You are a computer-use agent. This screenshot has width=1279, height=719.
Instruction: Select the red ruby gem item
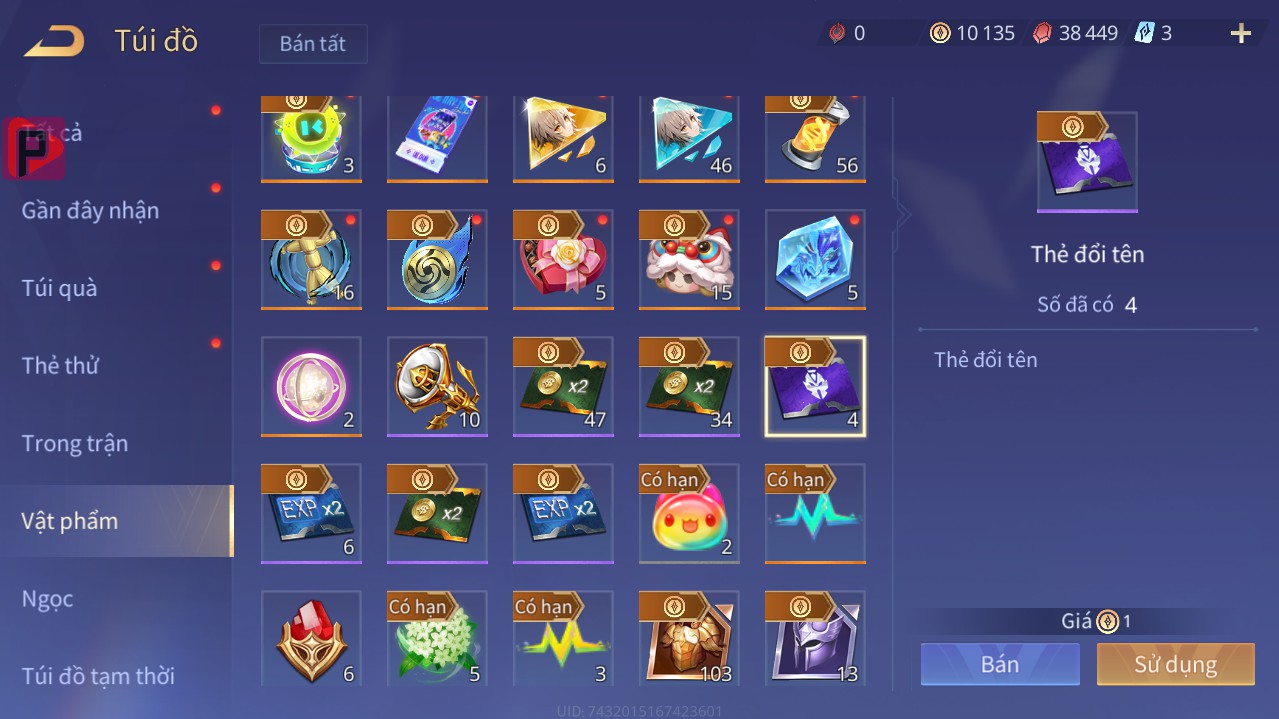pyautogui.click(x=311, y=640)
